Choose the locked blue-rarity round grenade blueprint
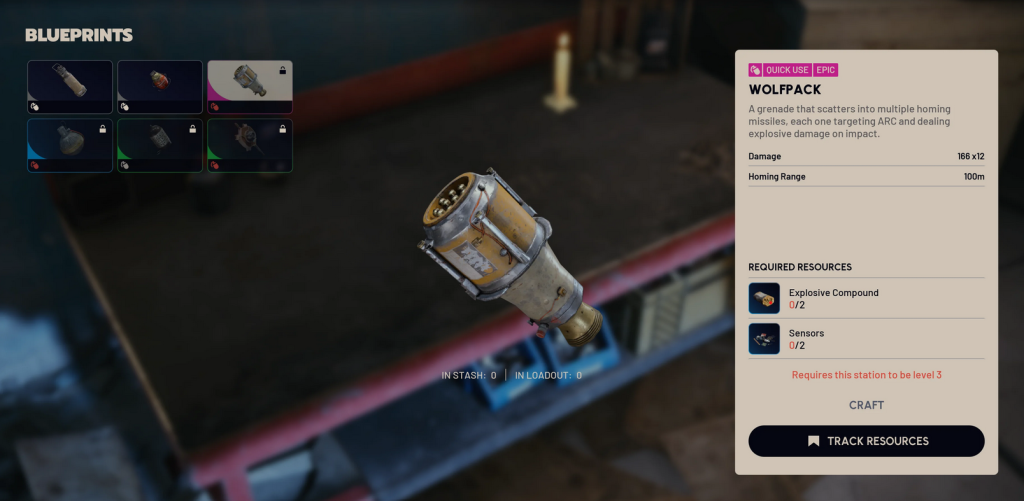The height and width of the screenshot is (501, 1024). tap(70, 145)
